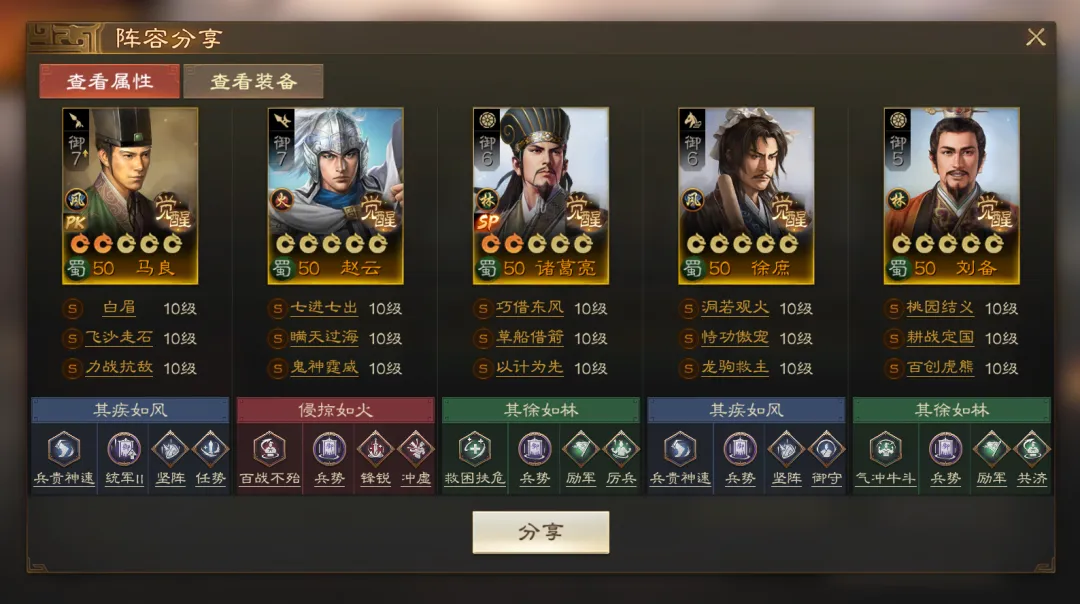1080x604 pixels.
Task: Open the 洞若观火 skill
Action: pos(734,308)
